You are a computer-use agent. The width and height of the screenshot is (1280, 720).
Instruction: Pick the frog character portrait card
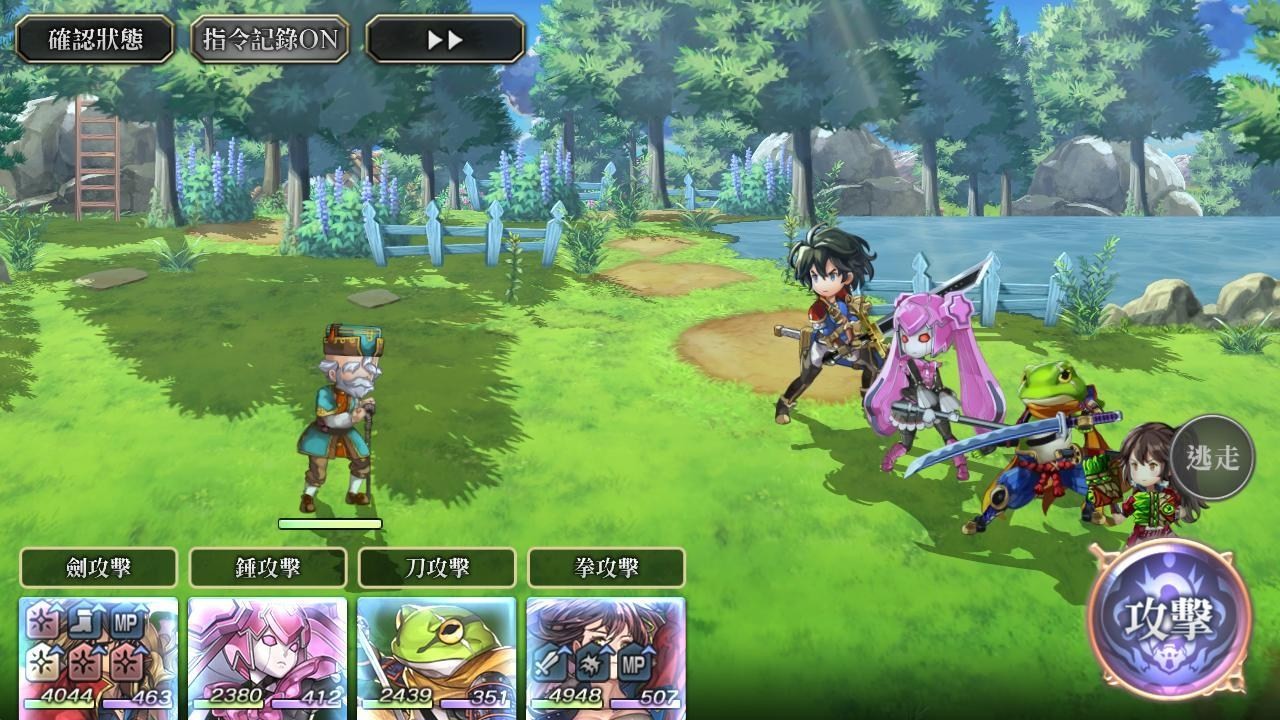(x=437, y=657)
